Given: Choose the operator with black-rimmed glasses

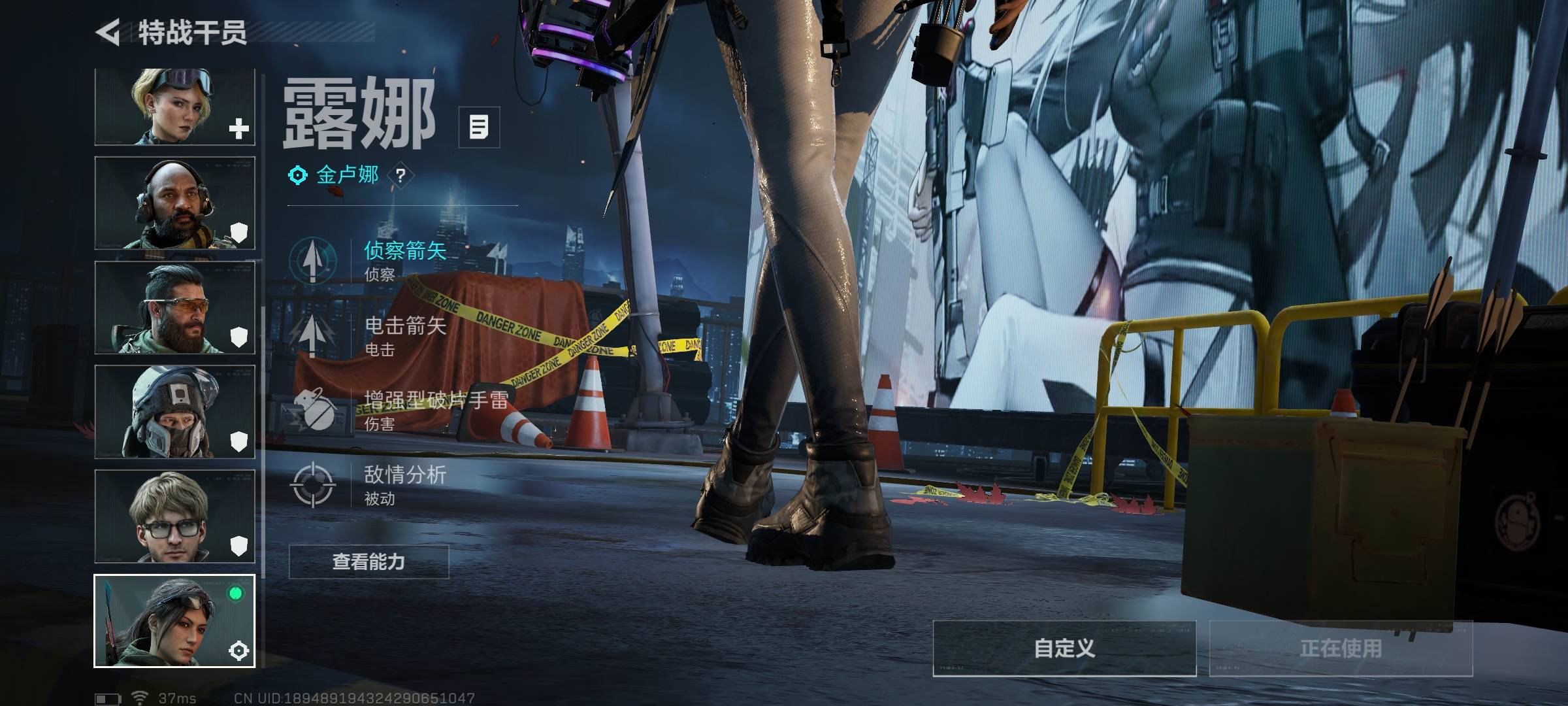Looking at the screenshot, I should point(174,516).
